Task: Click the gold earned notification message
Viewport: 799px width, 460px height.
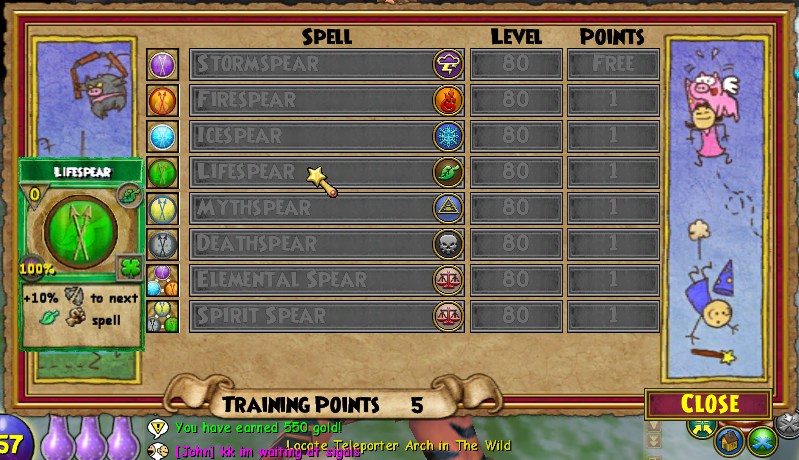Action: click(x=257, y=427)
